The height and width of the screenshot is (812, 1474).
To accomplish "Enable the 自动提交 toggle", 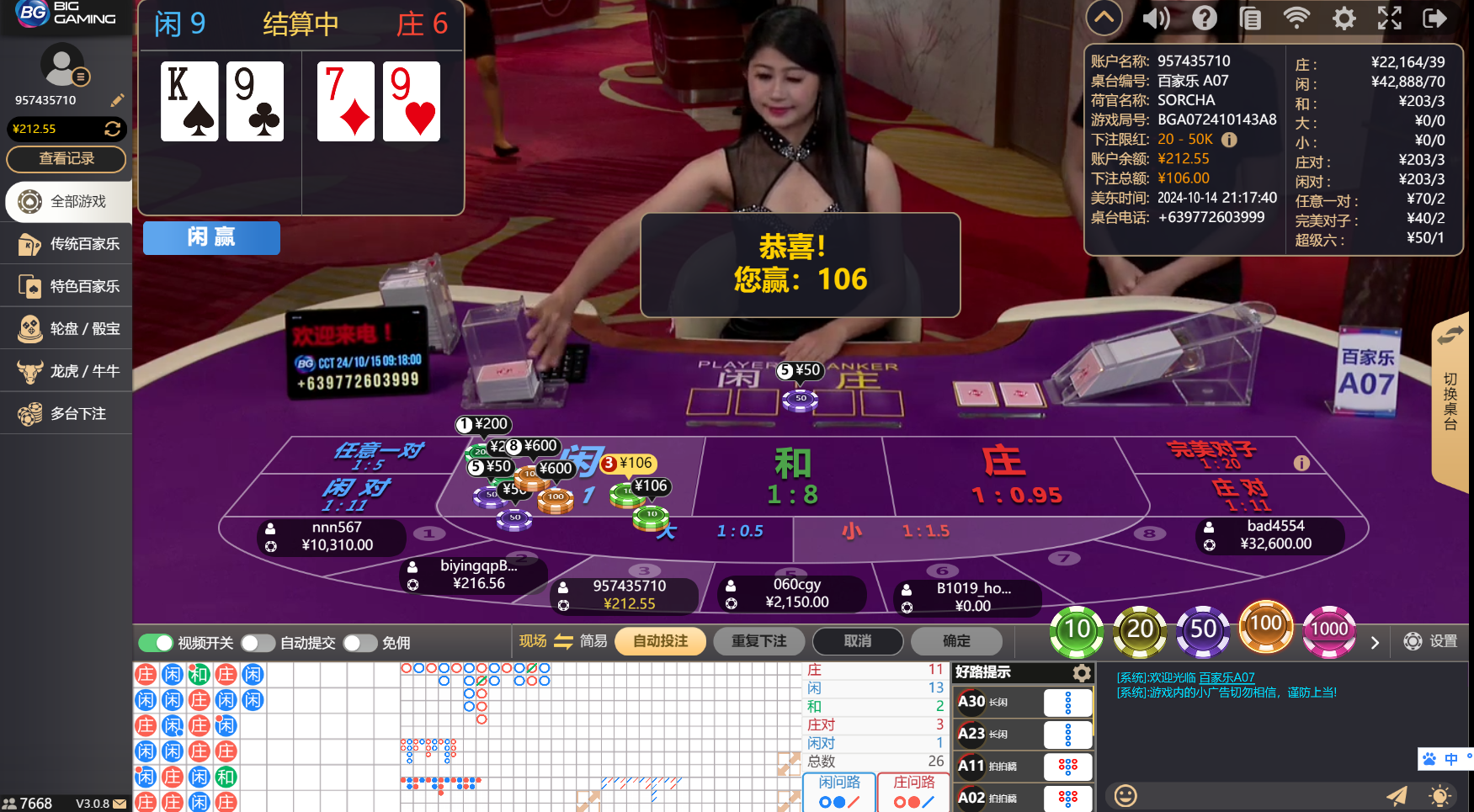I will tap(258, 642).
